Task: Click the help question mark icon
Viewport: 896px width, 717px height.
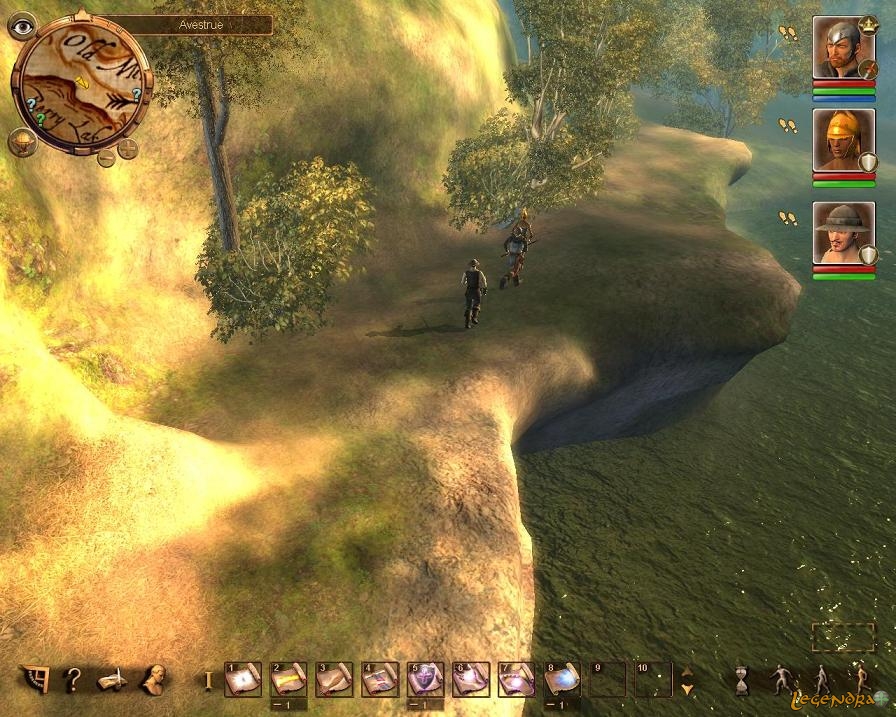Action: click(72, 681)
